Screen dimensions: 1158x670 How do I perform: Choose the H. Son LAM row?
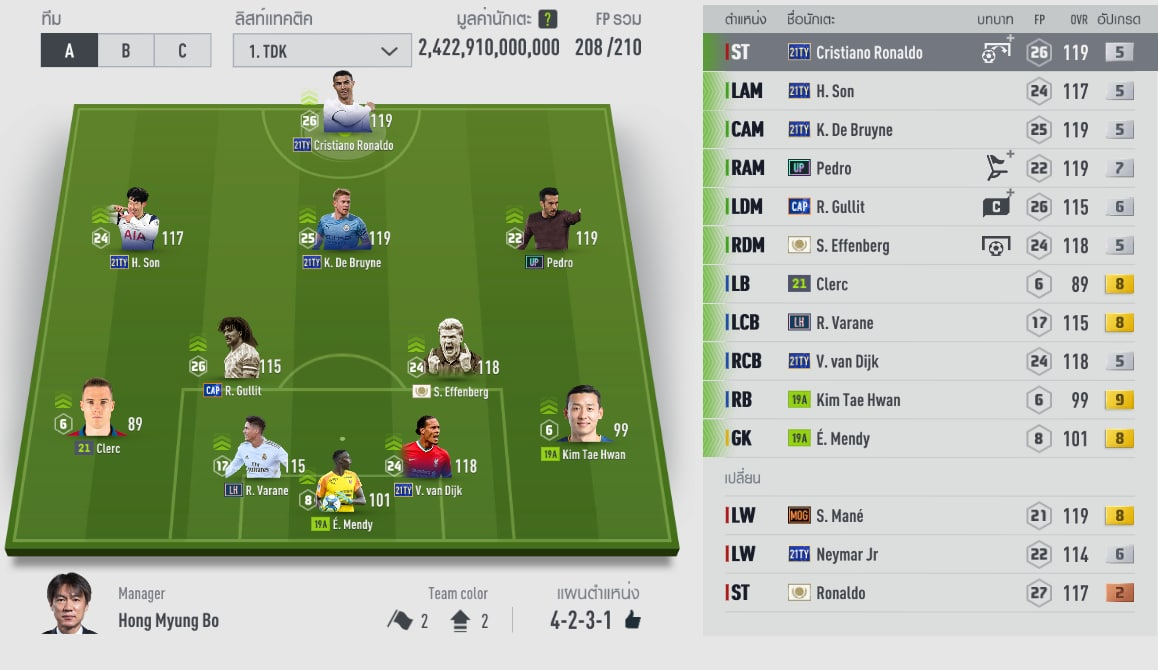(x=930, y=91)
